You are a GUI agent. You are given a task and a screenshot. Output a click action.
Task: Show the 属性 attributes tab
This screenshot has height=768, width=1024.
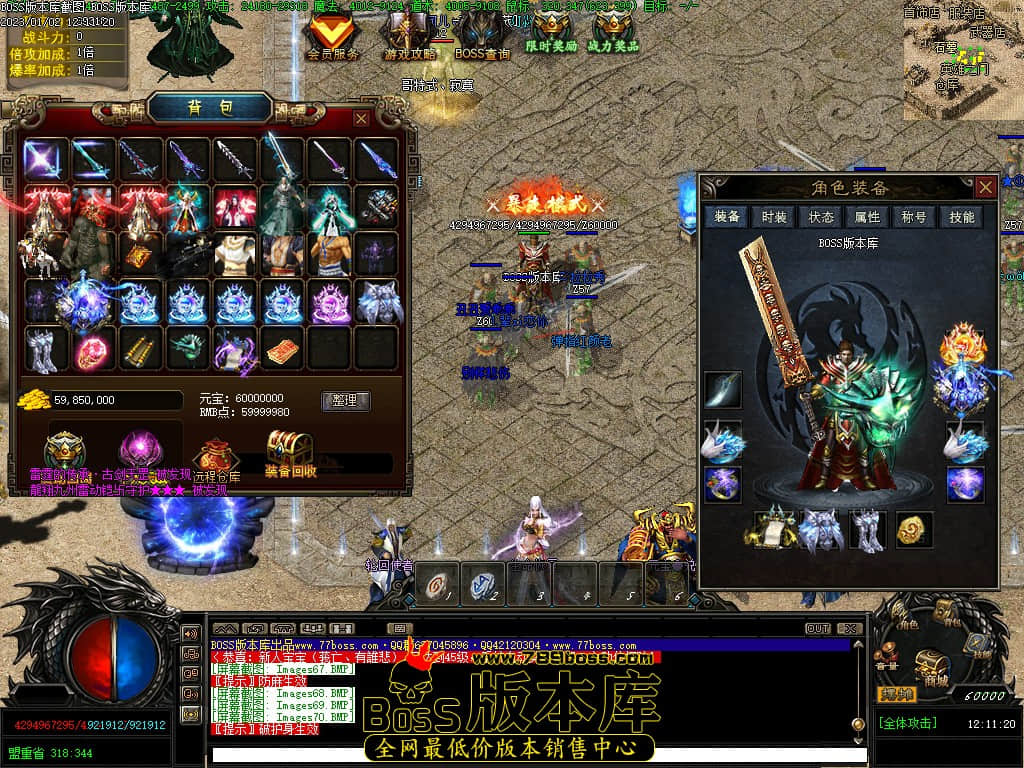pyautogui.click(x=867, y=217)
